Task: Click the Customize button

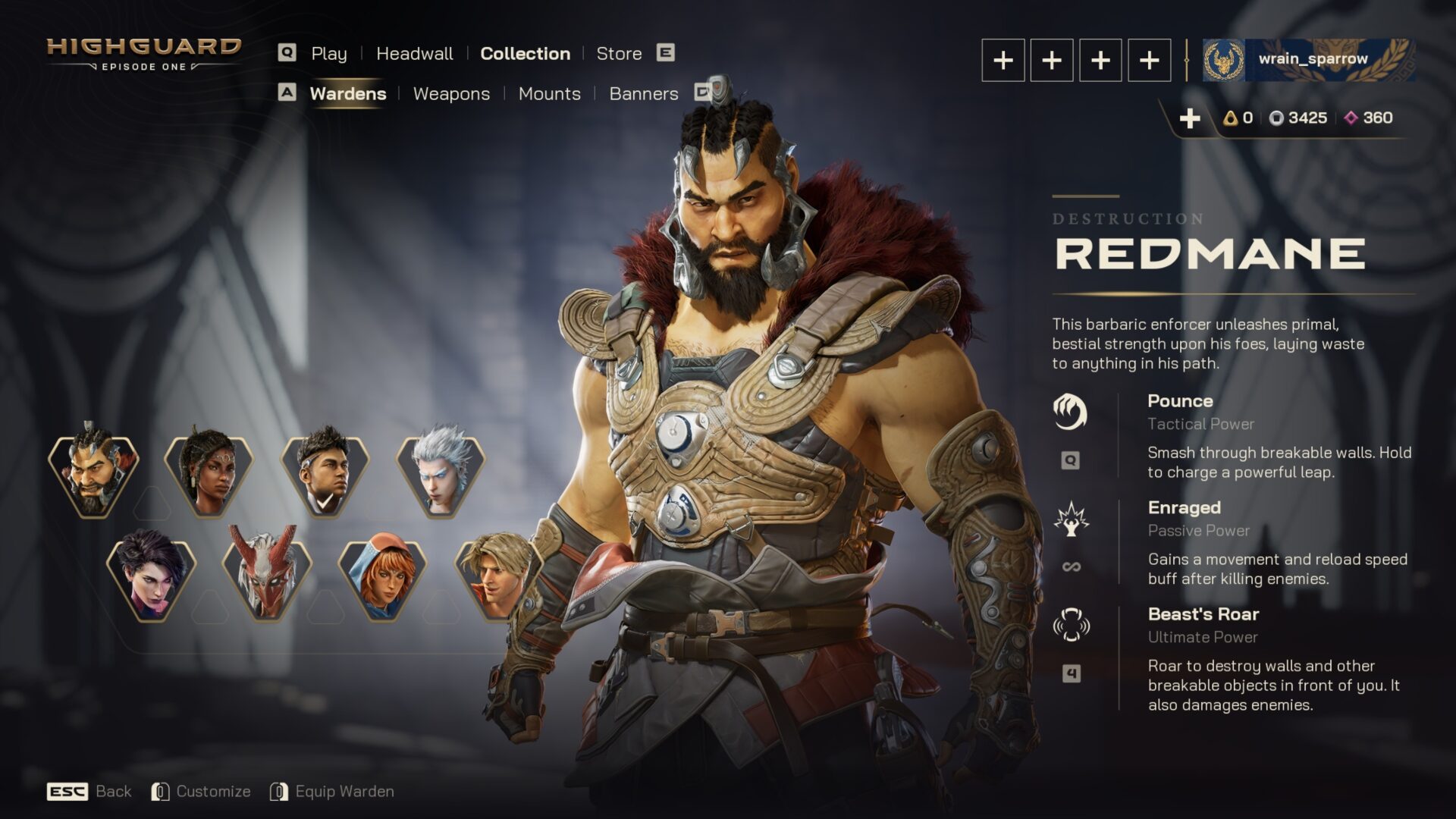Action: coord(213,791)
